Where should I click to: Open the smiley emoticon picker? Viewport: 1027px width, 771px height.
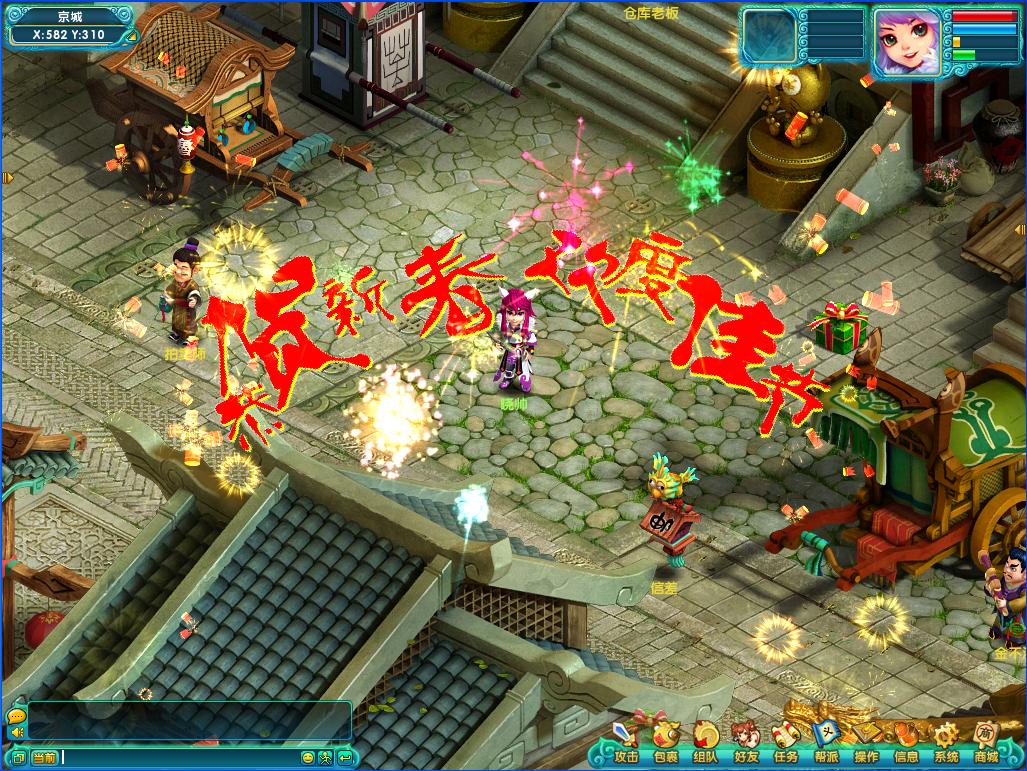308,758
